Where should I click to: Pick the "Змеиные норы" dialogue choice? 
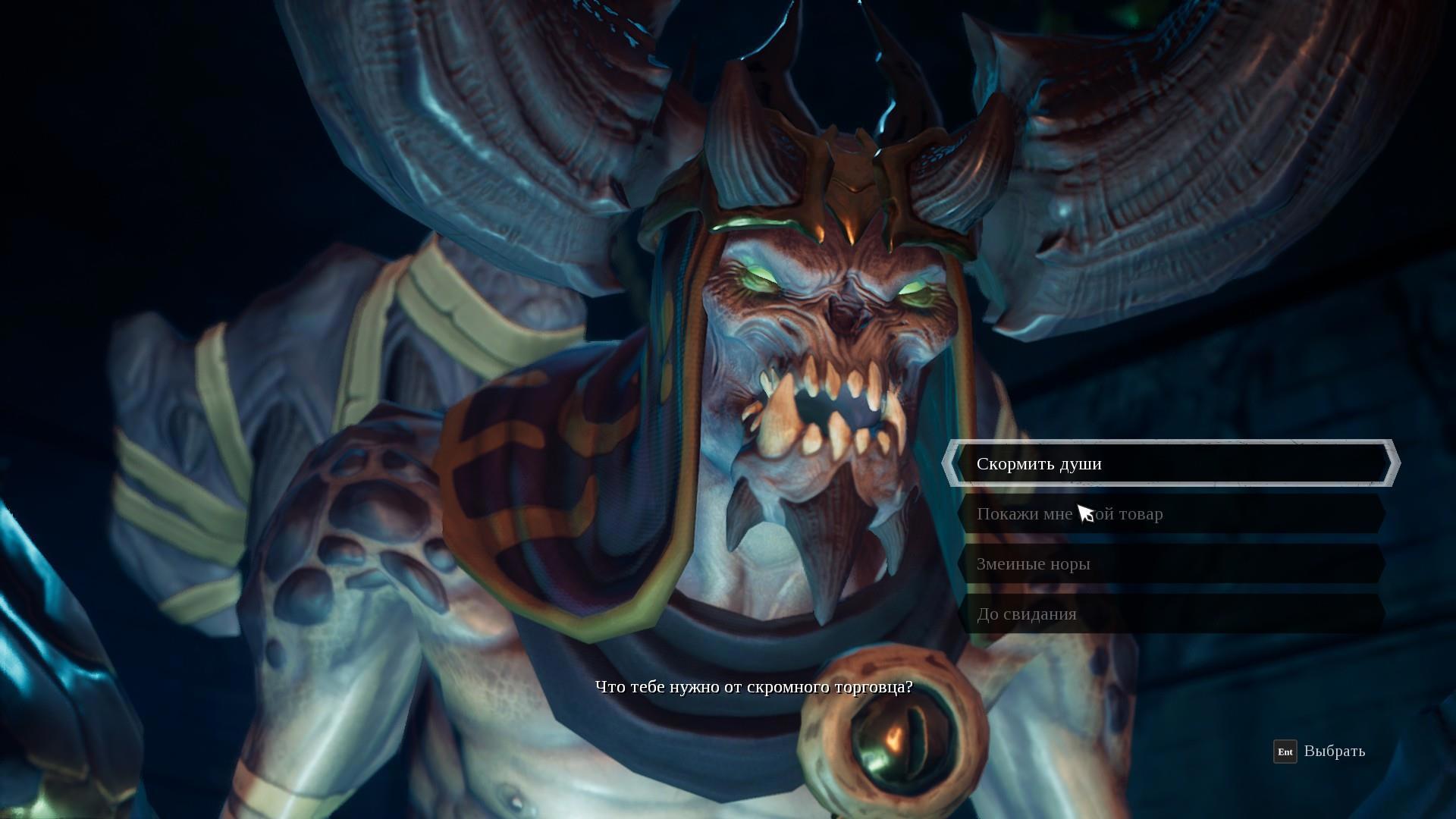click(1170, 564)
